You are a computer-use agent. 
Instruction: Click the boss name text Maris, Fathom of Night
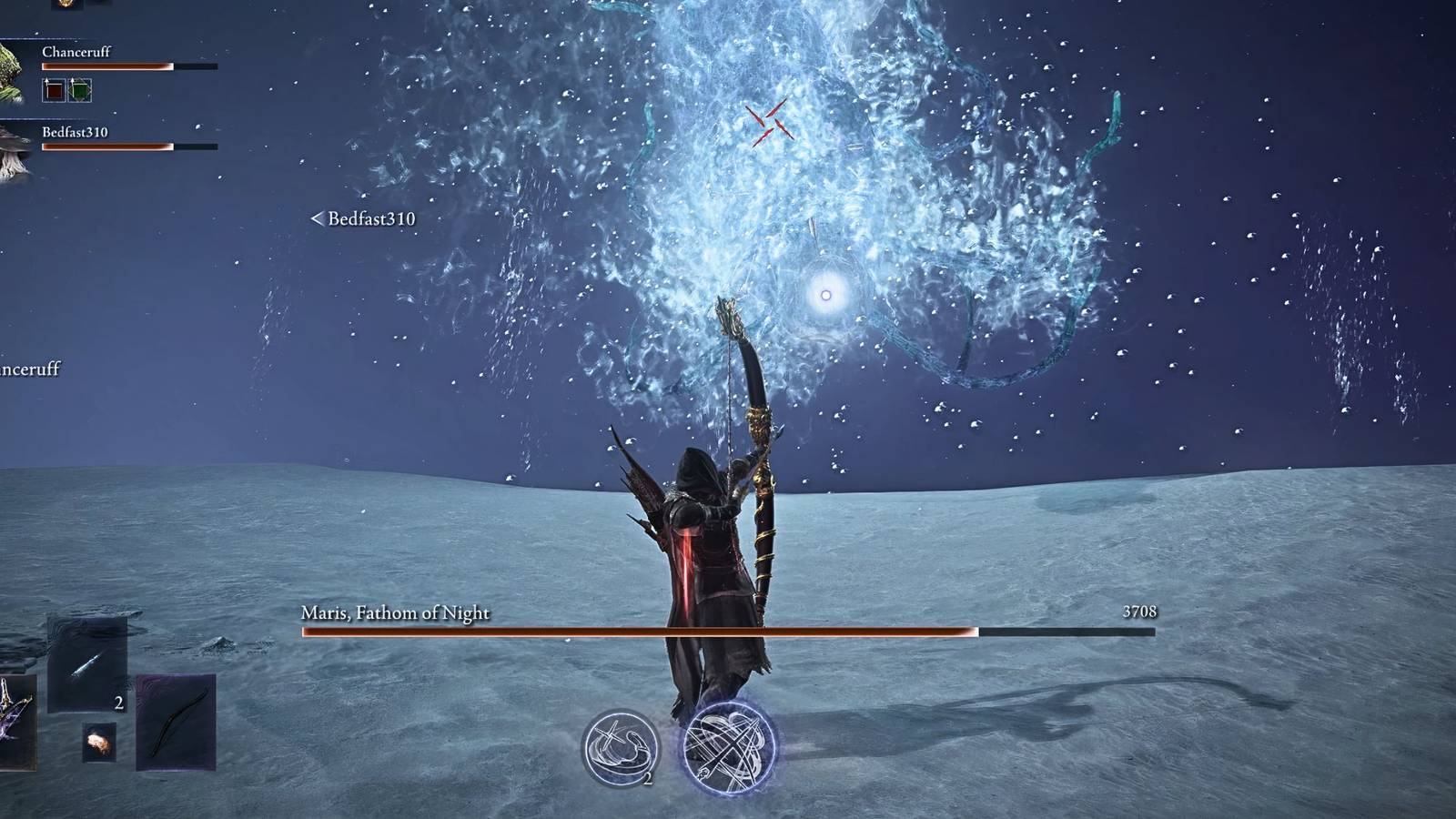coord(393,613)
